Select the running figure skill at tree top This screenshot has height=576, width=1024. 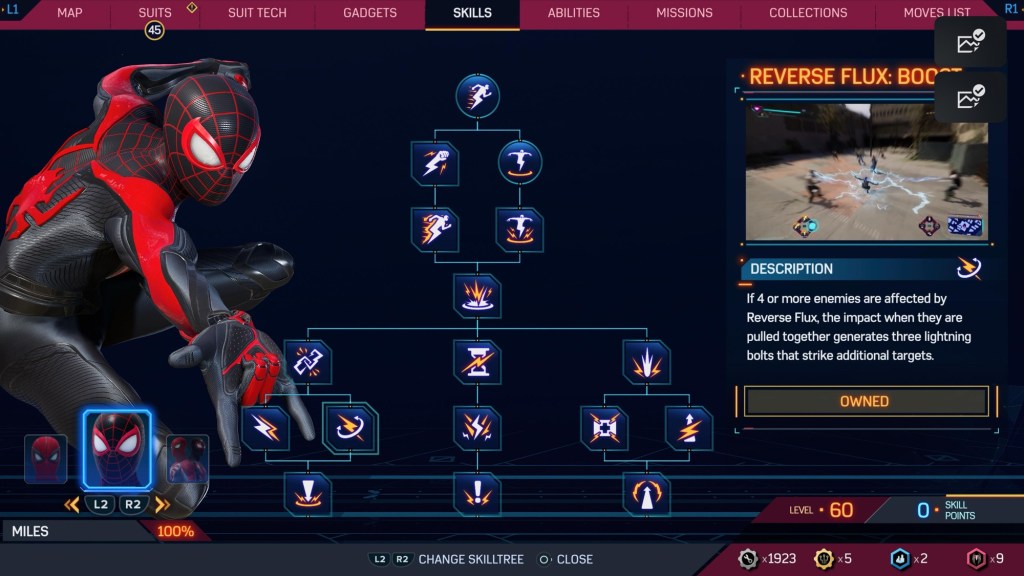(x=477, y=96)
